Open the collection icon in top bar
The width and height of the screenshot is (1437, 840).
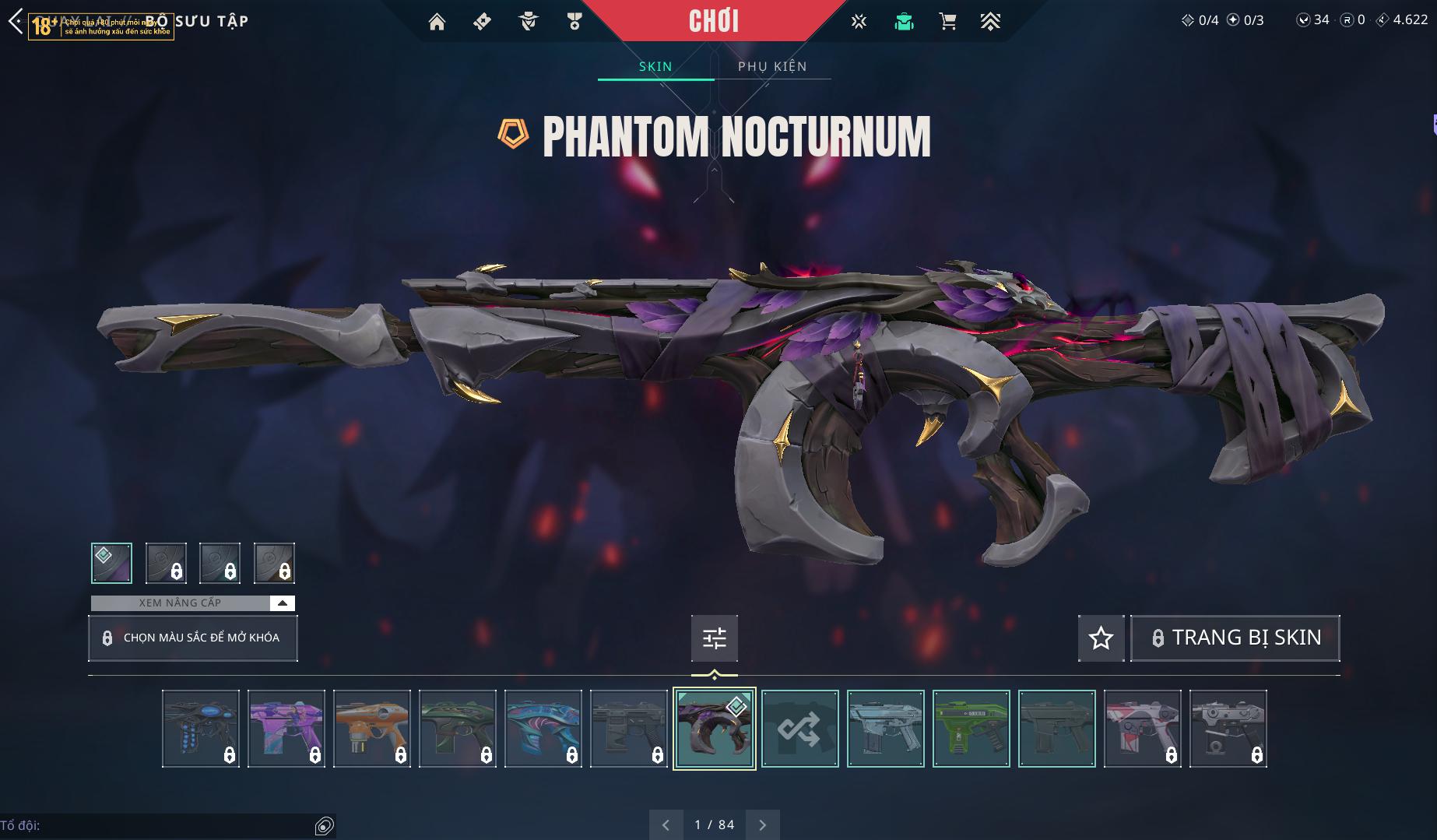pyautogui.click(x=904, y=22)
